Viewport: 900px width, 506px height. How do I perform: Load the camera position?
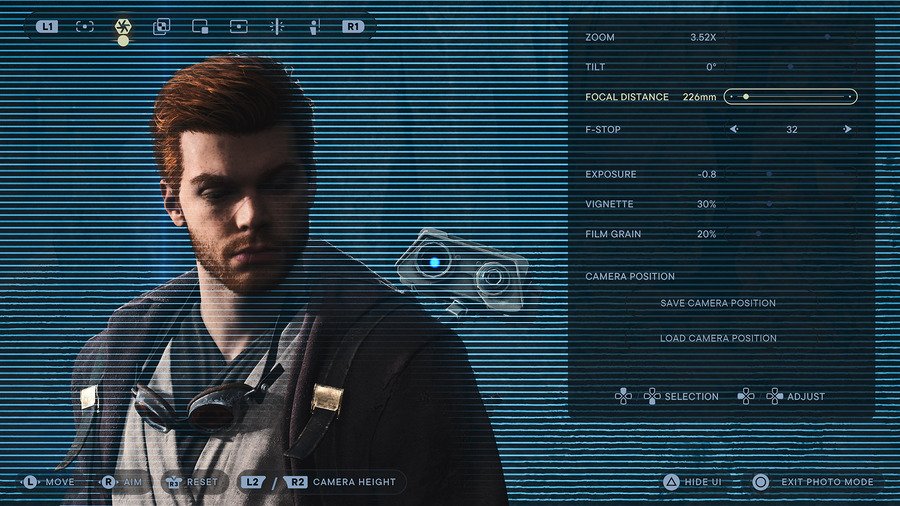[717, 338]
